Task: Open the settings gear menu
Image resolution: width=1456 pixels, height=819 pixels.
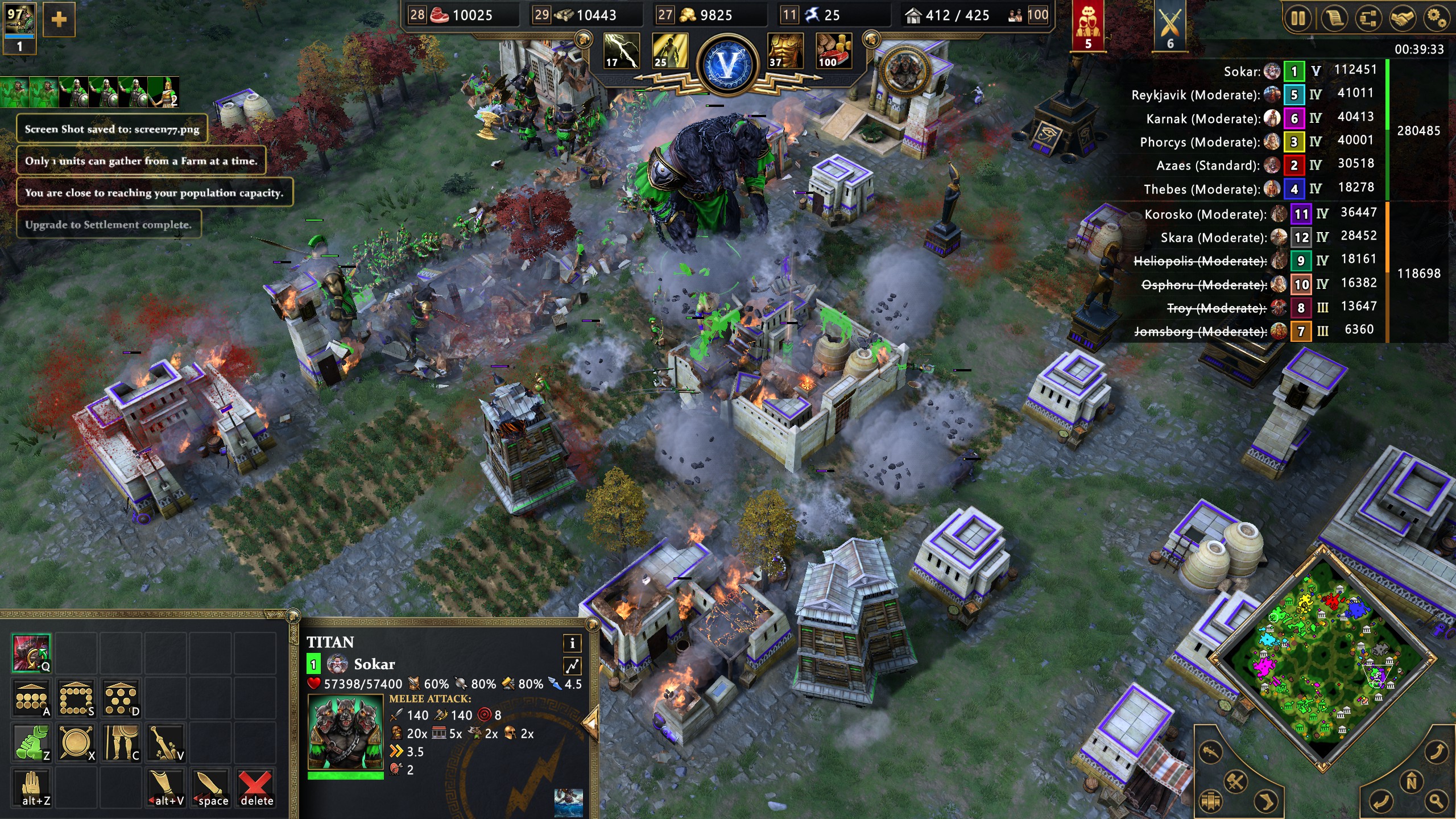Action: (1437, 19)
